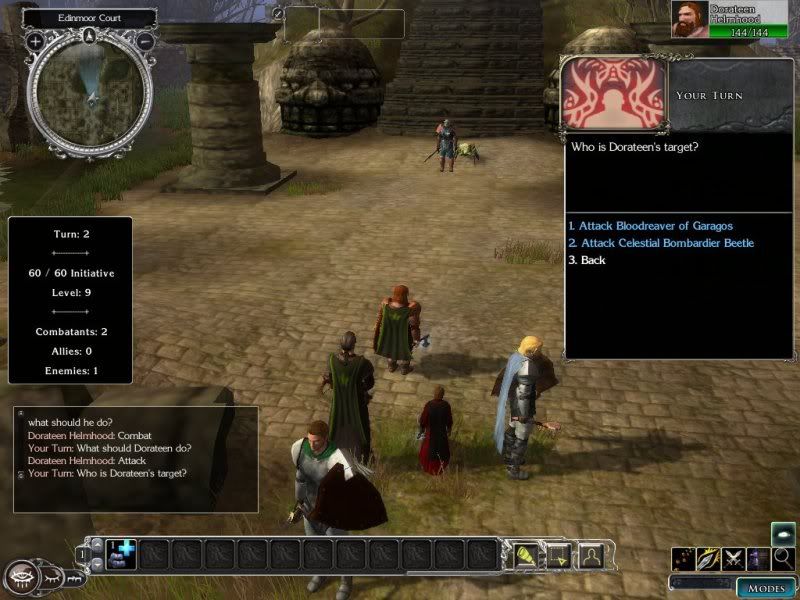Viewport: 800px width, 600px height.
Task: Choose Attack Celestial Bombardier Beetle
Action: (x=660, y=243)
